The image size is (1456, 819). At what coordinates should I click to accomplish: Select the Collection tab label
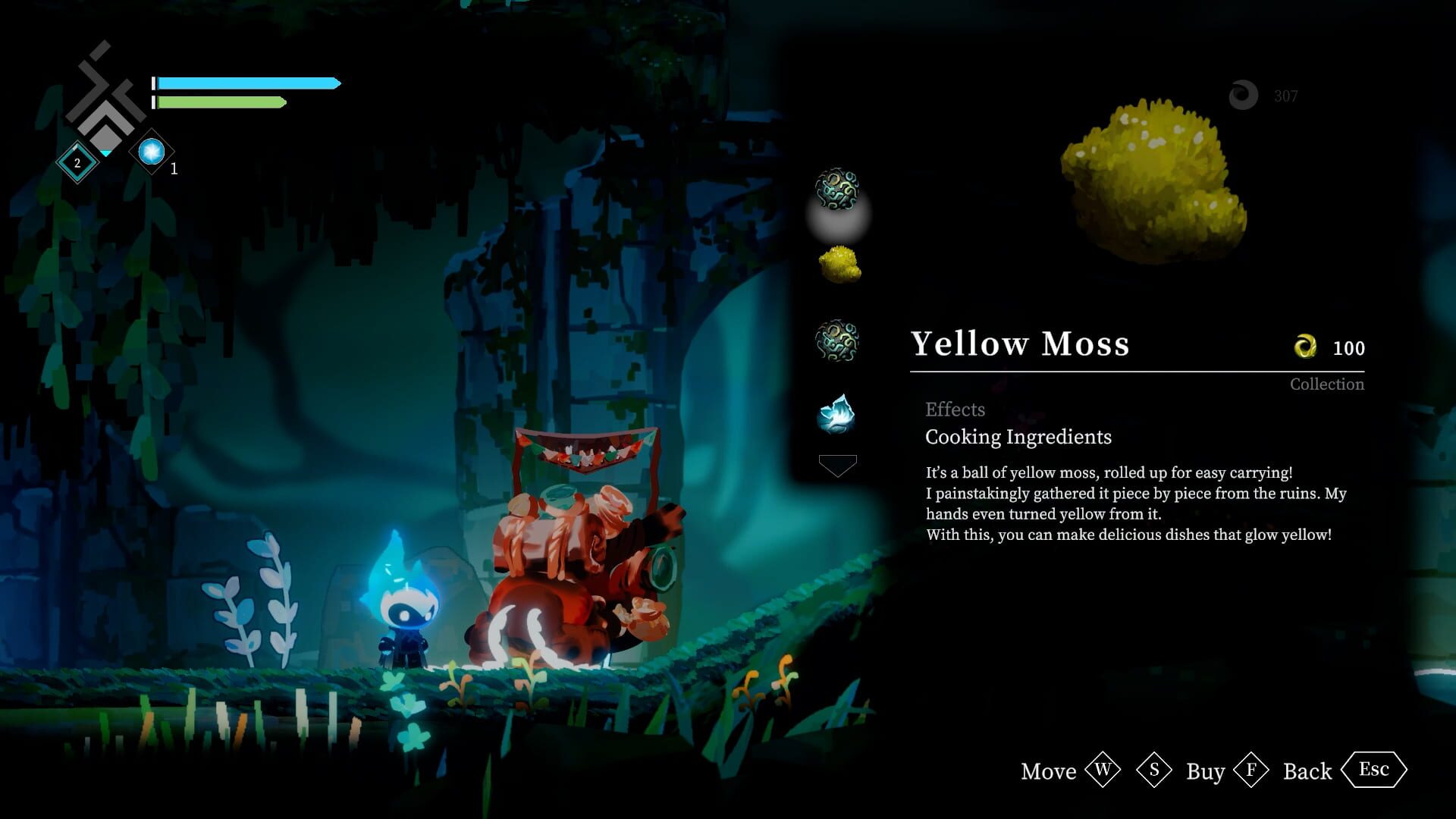tap(1326, 384)
